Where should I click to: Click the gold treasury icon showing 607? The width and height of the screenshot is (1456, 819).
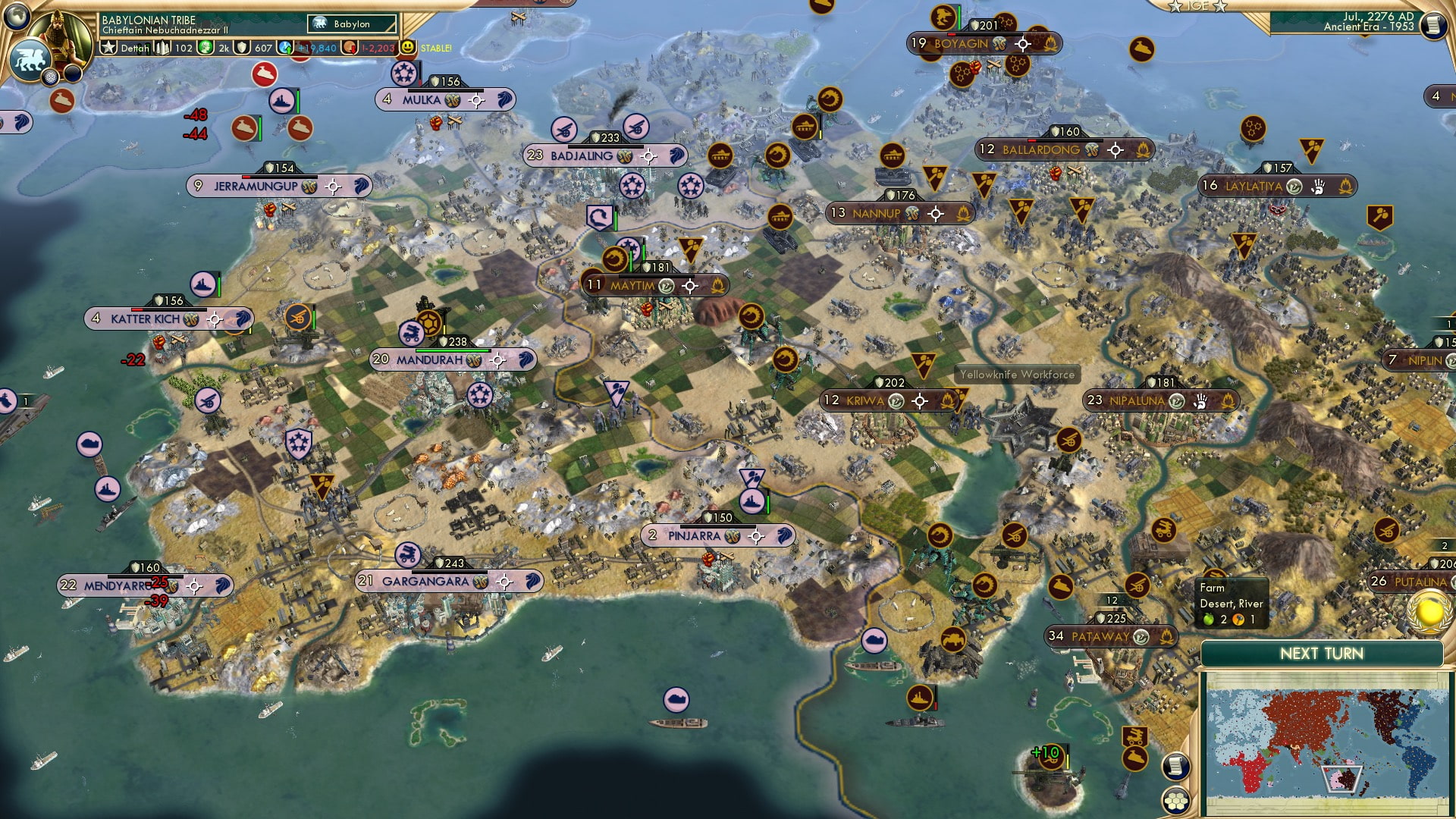click(241, 47)
